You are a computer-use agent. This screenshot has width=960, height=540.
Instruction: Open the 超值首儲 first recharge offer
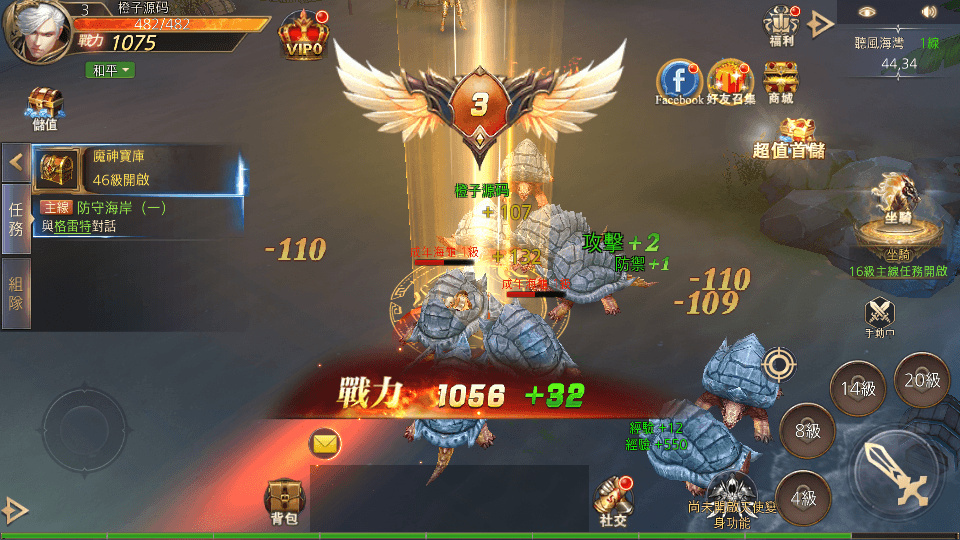790,139
